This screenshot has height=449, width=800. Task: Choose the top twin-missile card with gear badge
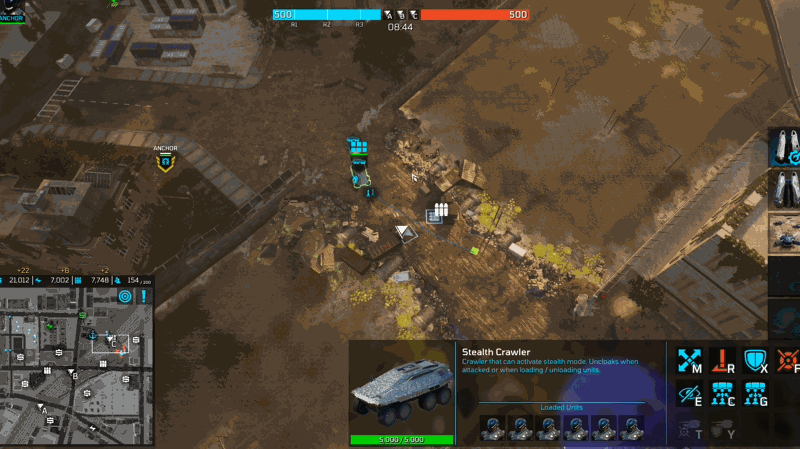[784, 147]
